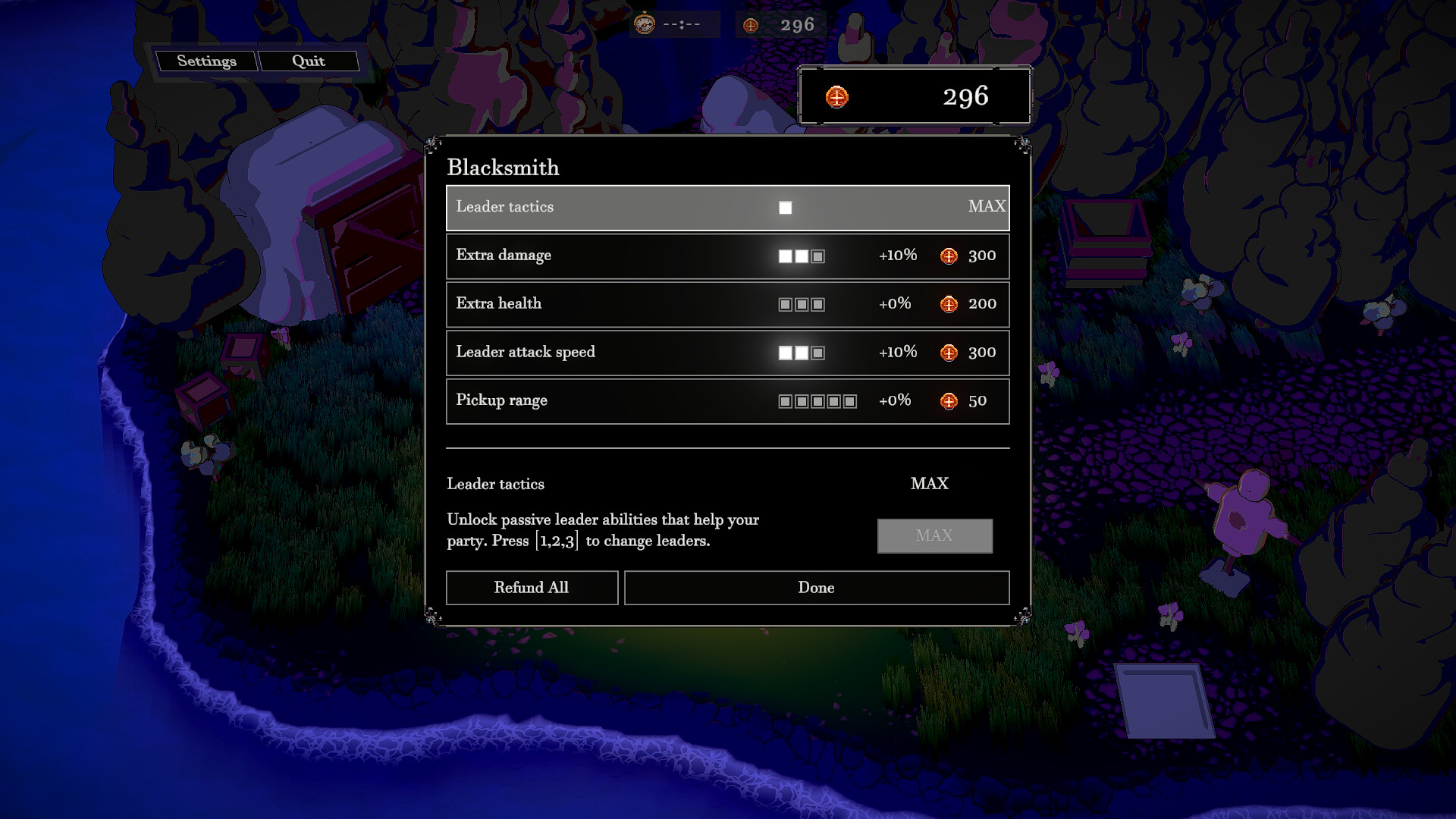Click the Quit button
This screenshot has width=1456, height=819.
point(308,61)
